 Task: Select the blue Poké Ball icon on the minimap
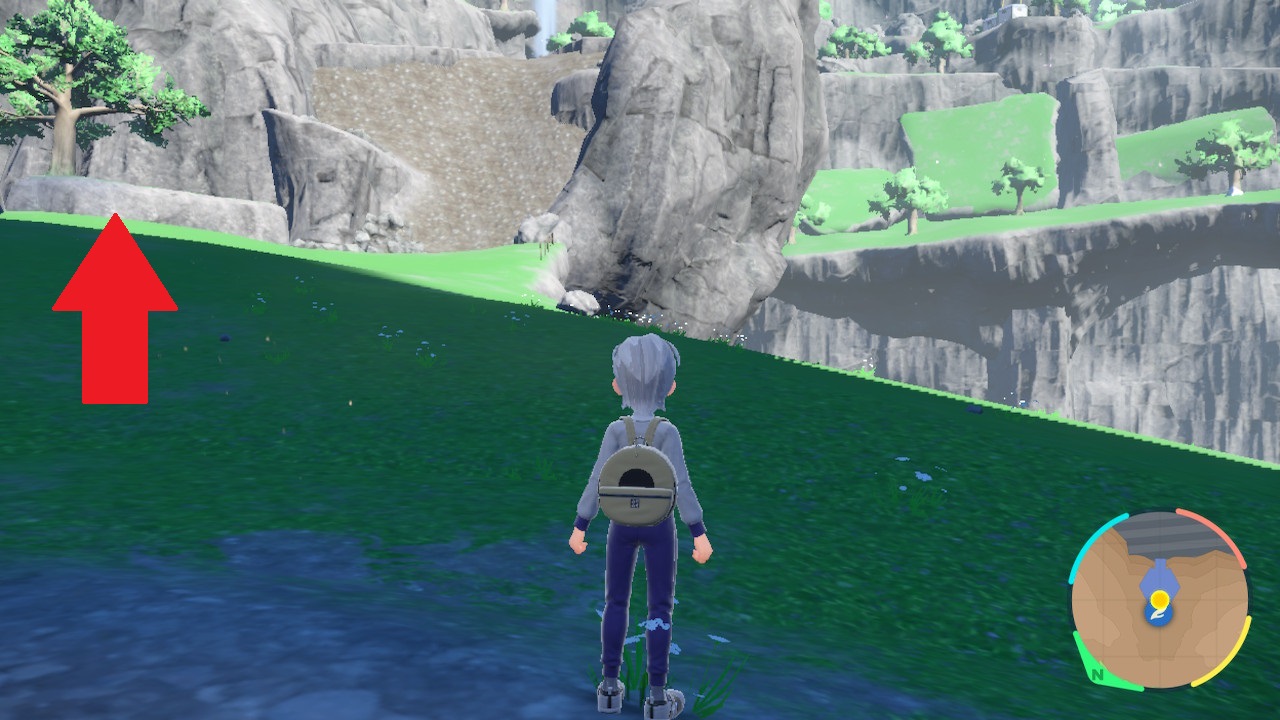pos(1158,613)
